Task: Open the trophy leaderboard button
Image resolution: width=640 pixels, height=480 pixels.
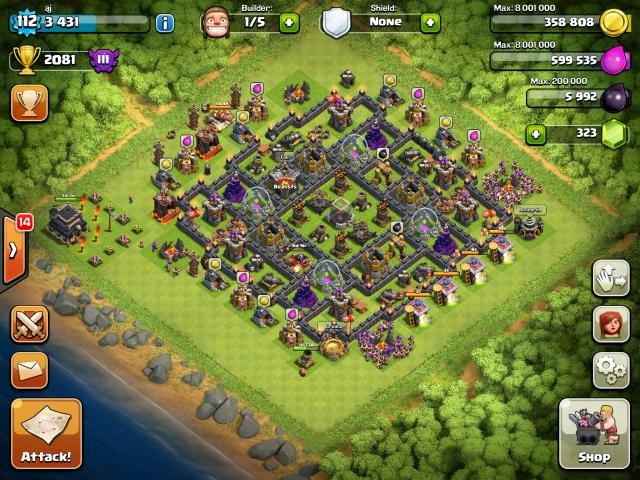Action: [x=29, y=102]
